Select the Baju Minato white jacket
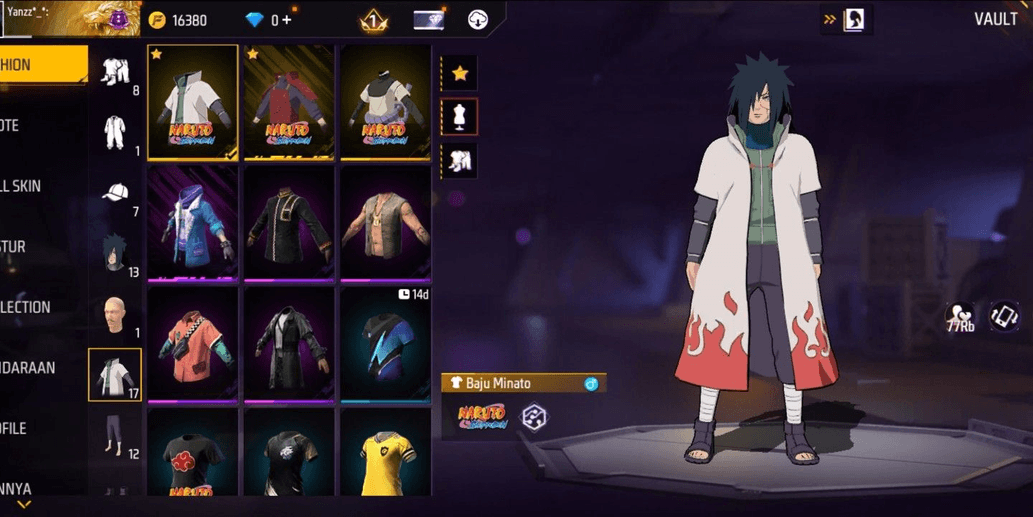Viewport: 1033px width, 517px height. point(193,102)
